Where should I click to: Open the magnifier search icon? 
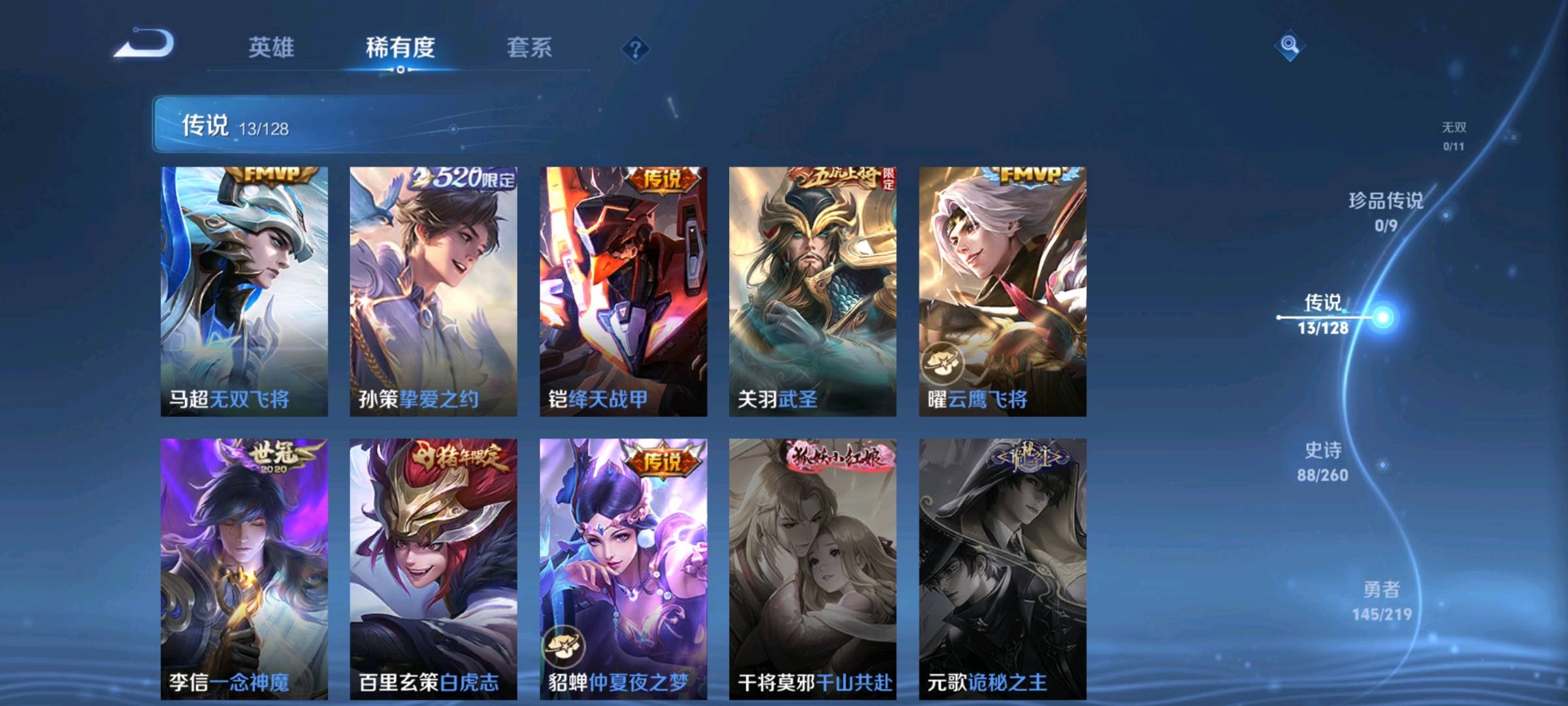1289,45
